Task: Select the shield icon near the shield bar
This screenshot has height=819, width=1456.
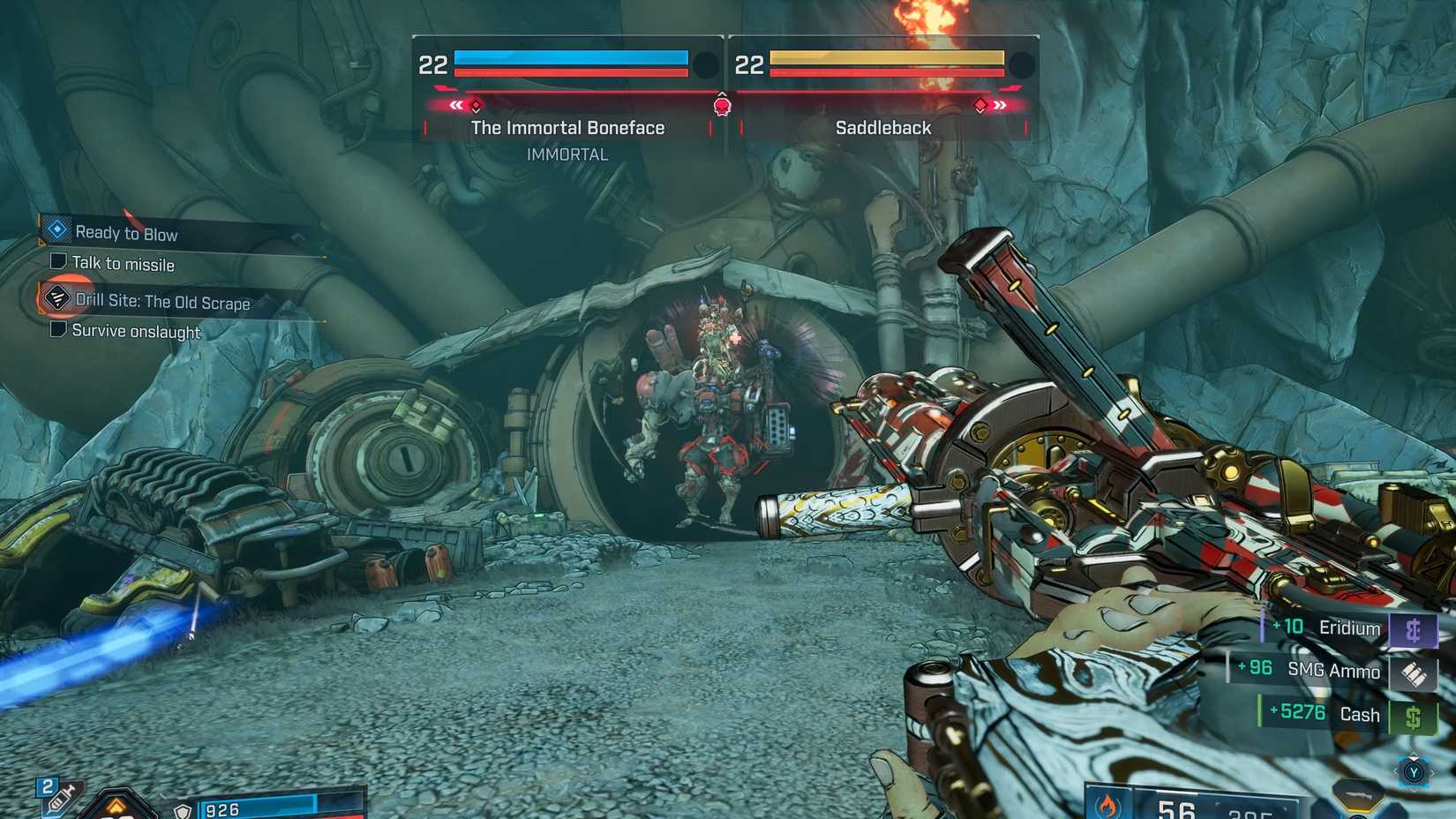Action: (x=183, y=811)
